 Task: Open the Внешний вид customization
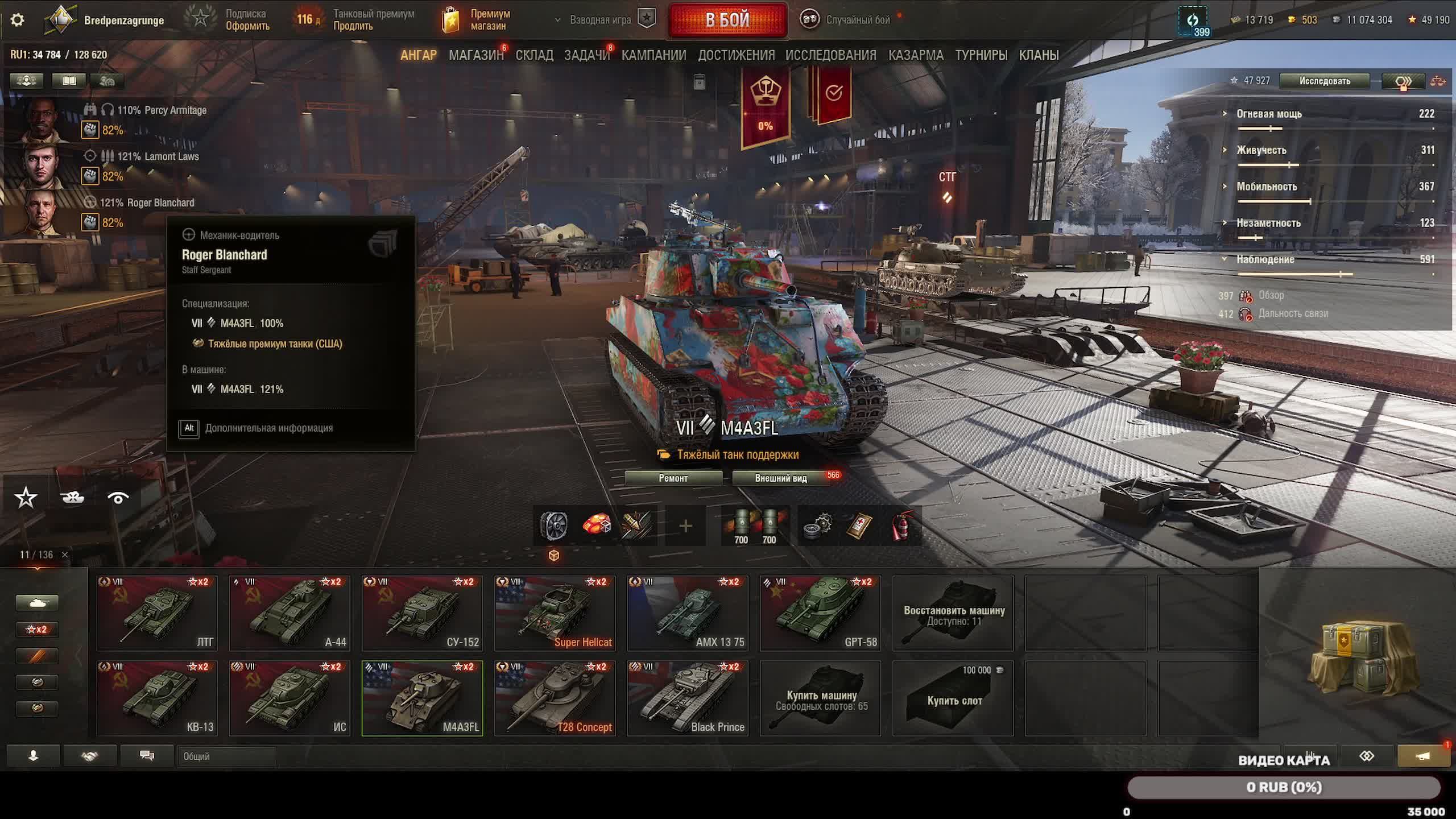tap(780, 478)
